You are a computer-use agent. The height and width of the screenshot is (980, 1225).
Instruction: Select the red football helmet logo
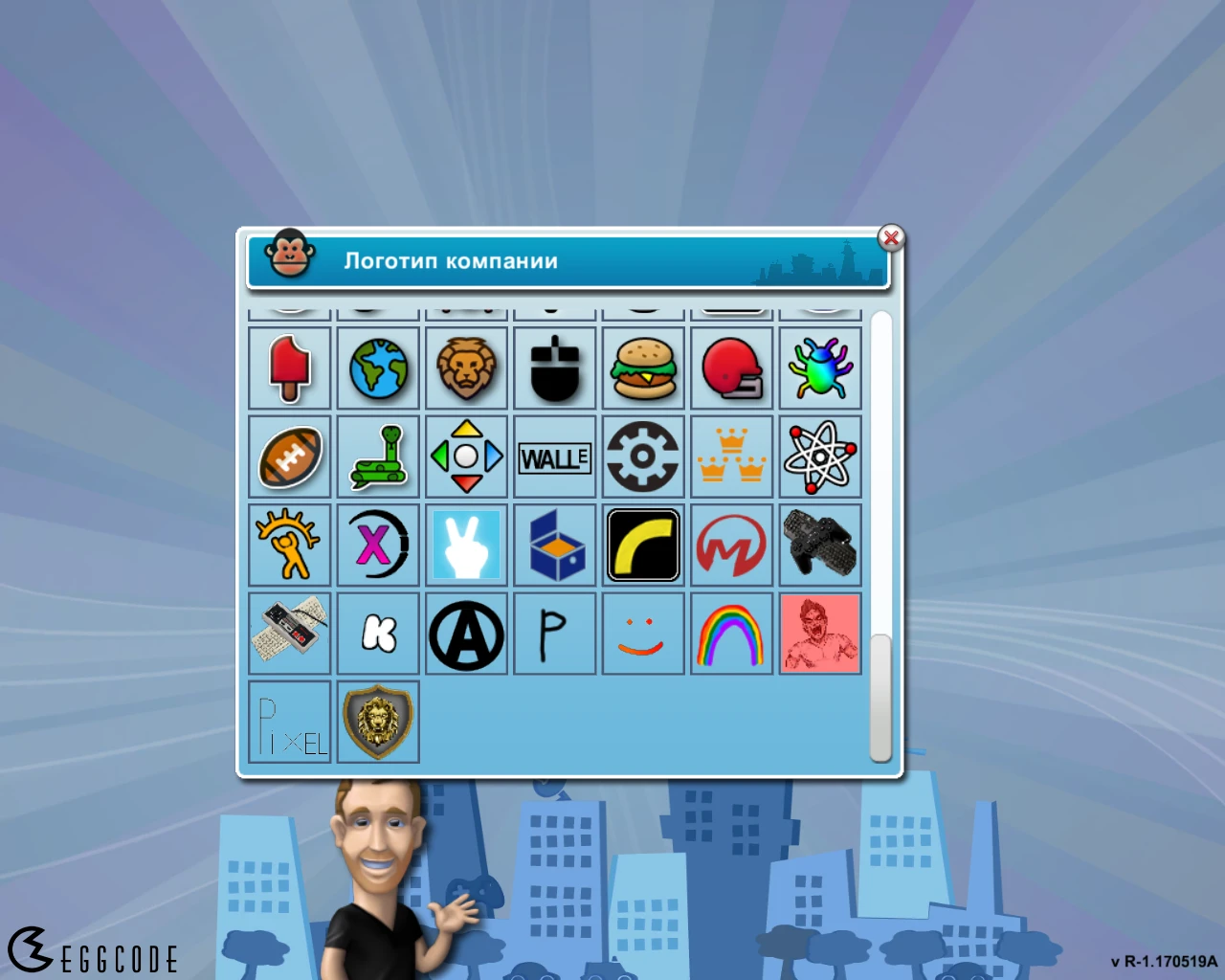731,368
